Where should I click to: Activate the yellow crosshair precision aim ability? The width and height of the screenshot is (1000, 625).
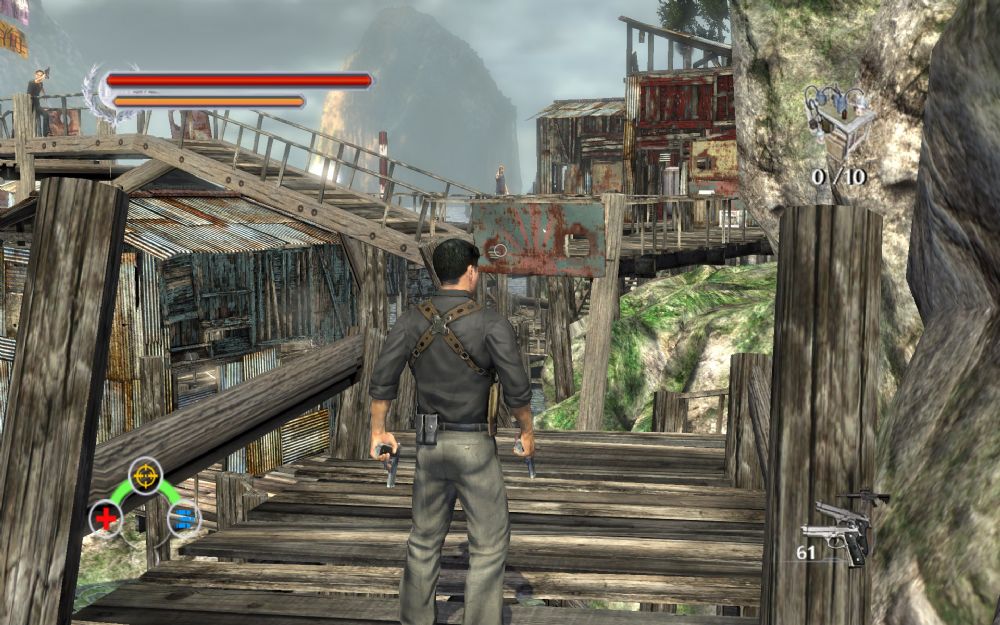coord(146,475)
